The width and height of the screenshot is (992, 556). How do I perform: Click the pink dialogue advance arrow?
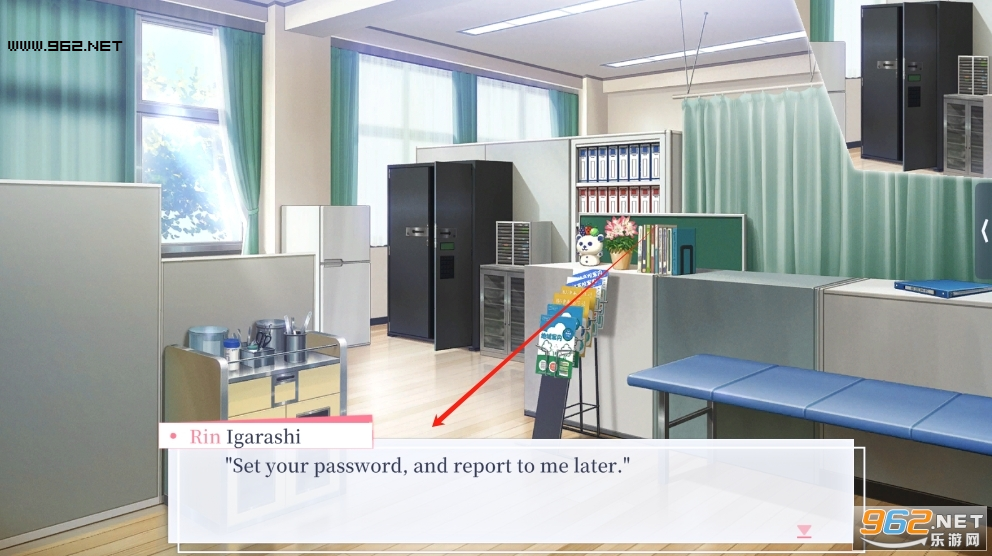(x=803, y=531)
